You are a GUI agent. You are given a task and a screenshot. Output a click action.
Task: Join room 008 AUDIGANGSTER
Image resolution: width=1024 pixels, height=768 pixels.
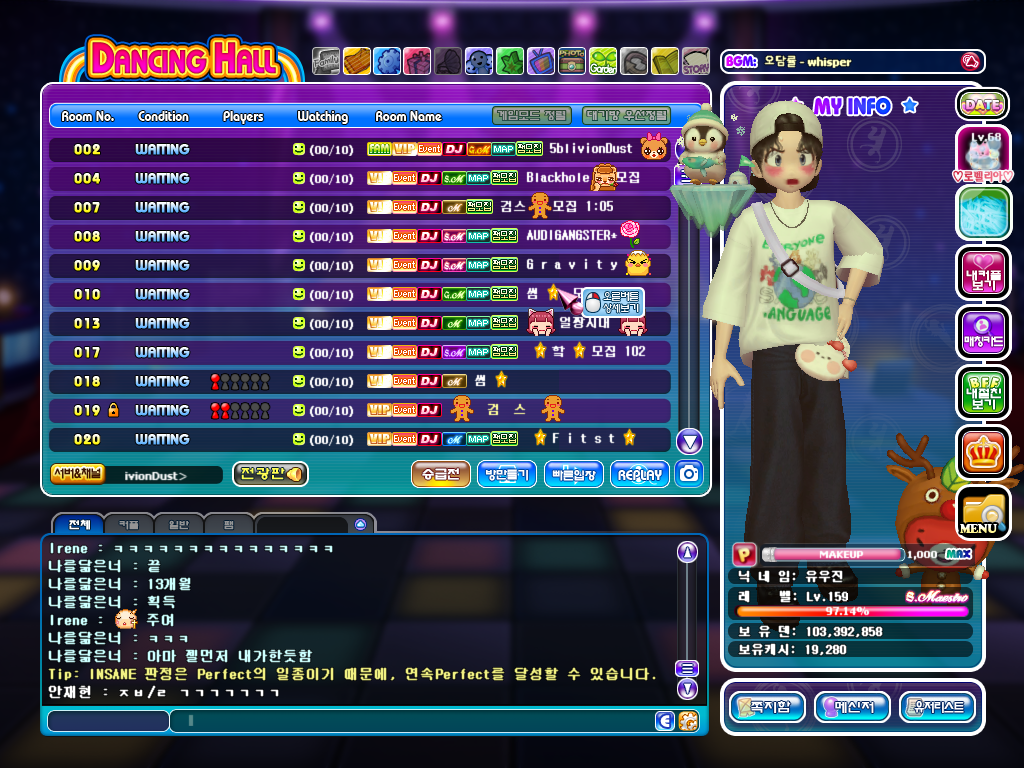pyautogui.click(x=360, y=236)
